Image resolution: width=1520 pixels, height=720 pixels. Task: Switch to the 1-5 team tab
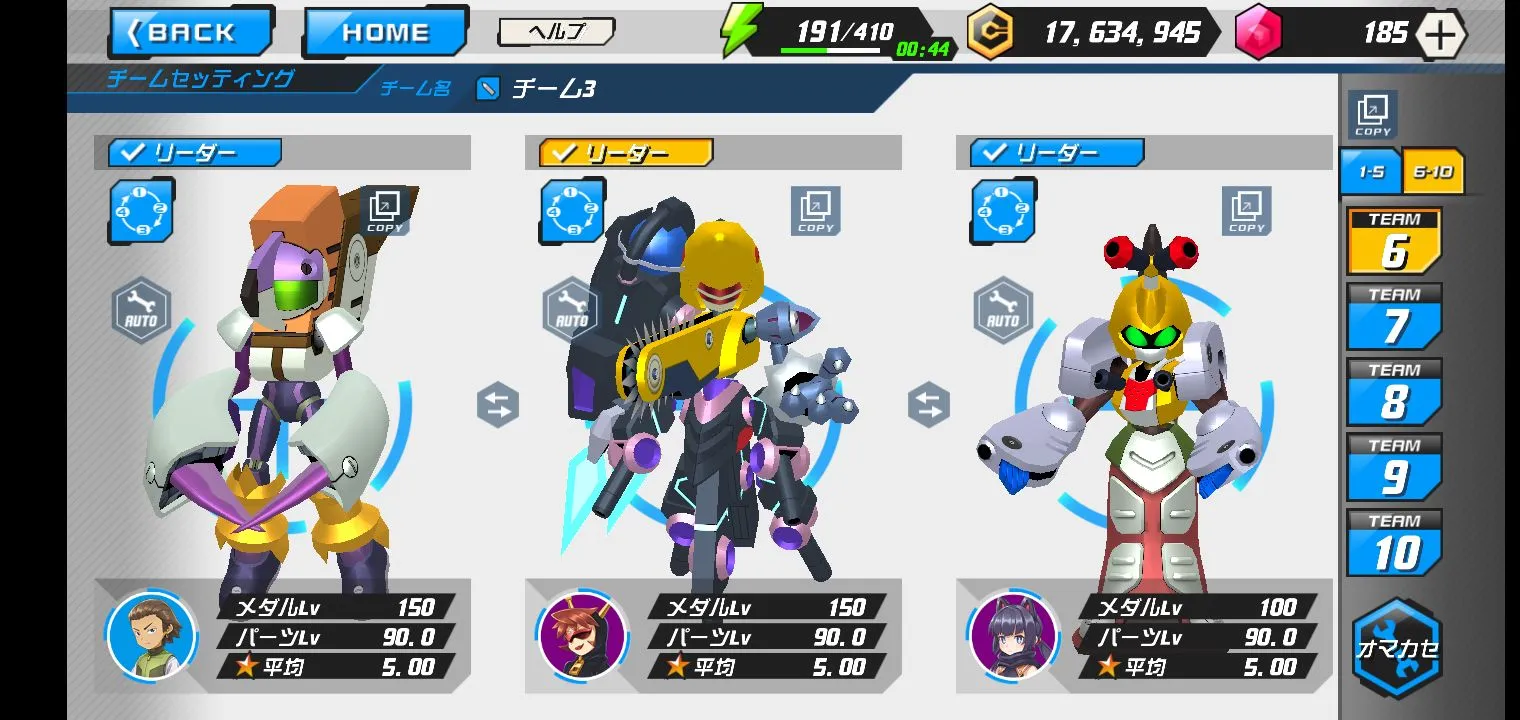[1370, 172]
